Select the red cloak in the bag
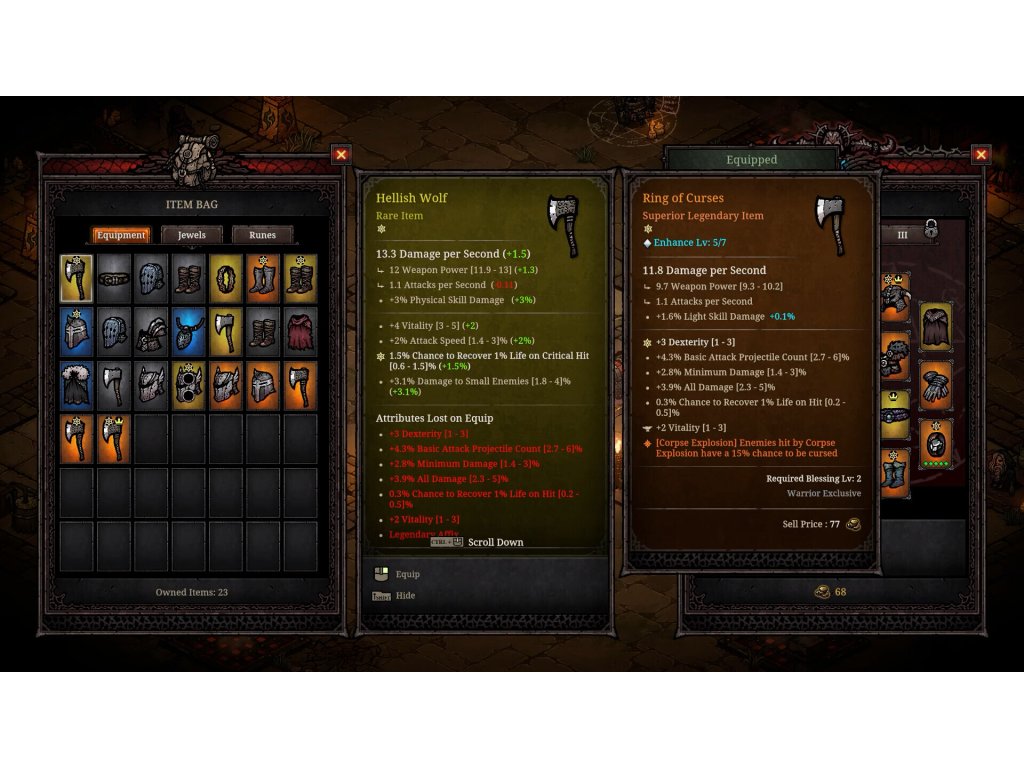 coord(300,332)
